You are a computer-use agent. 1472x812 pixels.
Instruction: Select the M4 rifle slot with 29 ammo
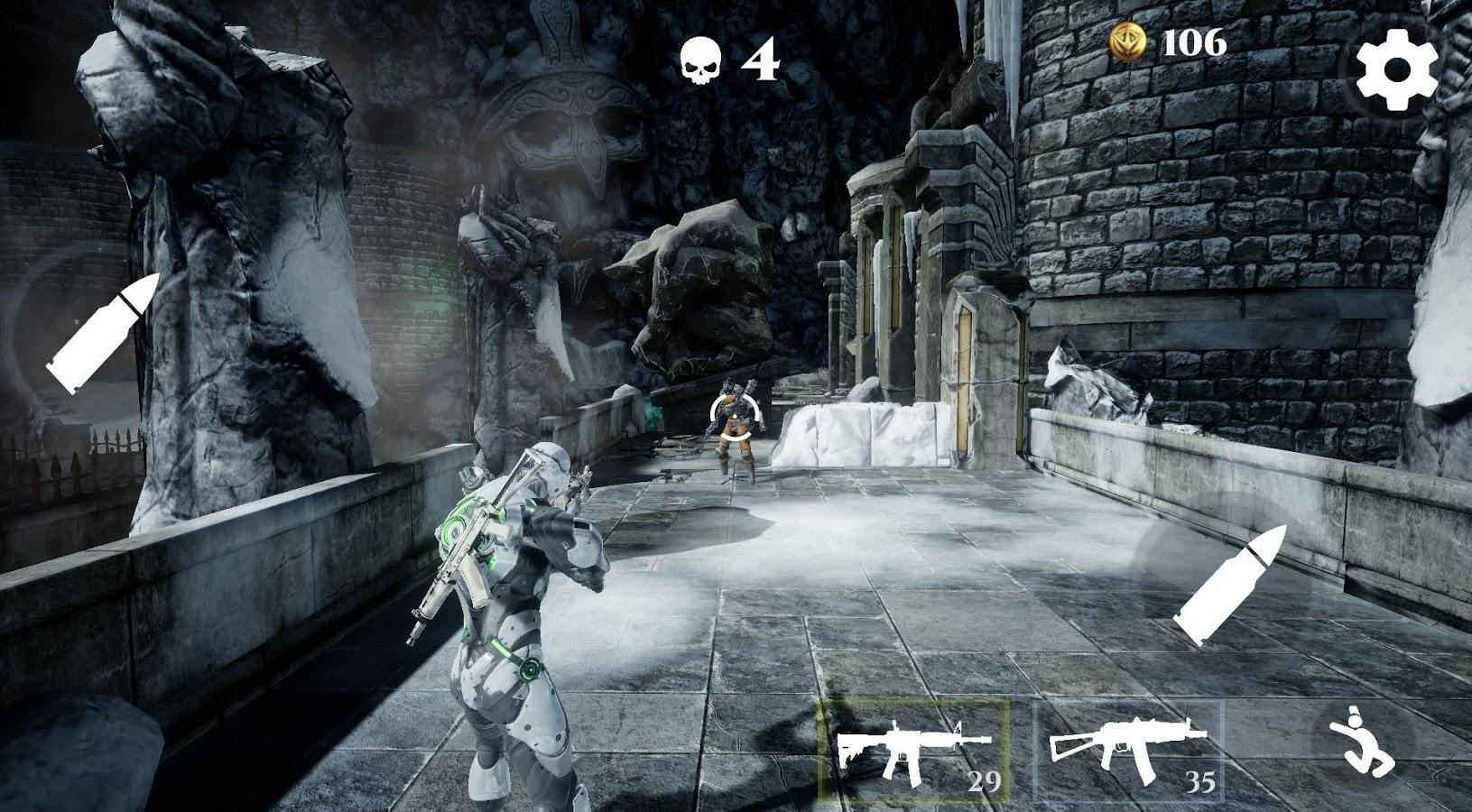point(913,752)
